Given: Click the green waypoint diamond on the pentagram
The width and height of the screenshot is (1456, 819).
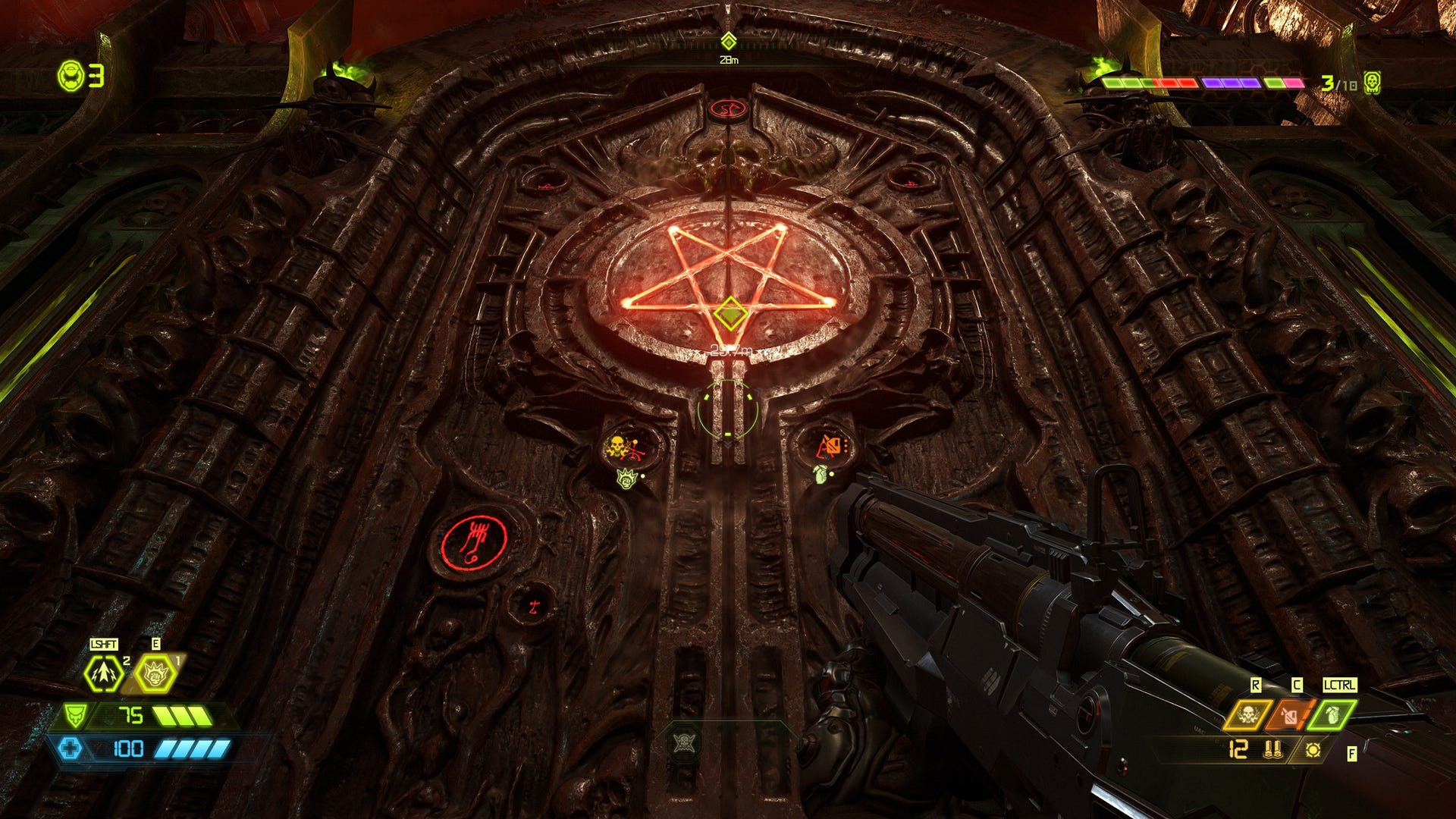Looking at the screenshot, I should coord(730,312).
